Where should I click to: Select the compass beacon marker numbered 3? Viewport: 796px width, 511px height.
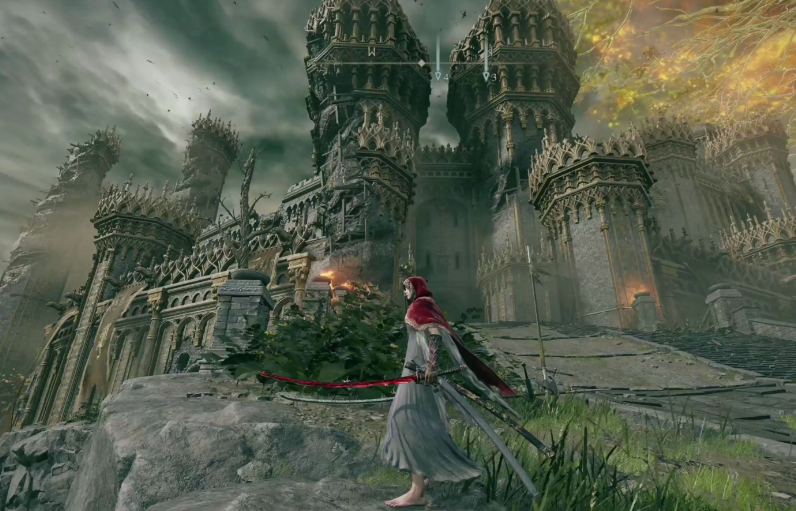[x=487, y=74]
